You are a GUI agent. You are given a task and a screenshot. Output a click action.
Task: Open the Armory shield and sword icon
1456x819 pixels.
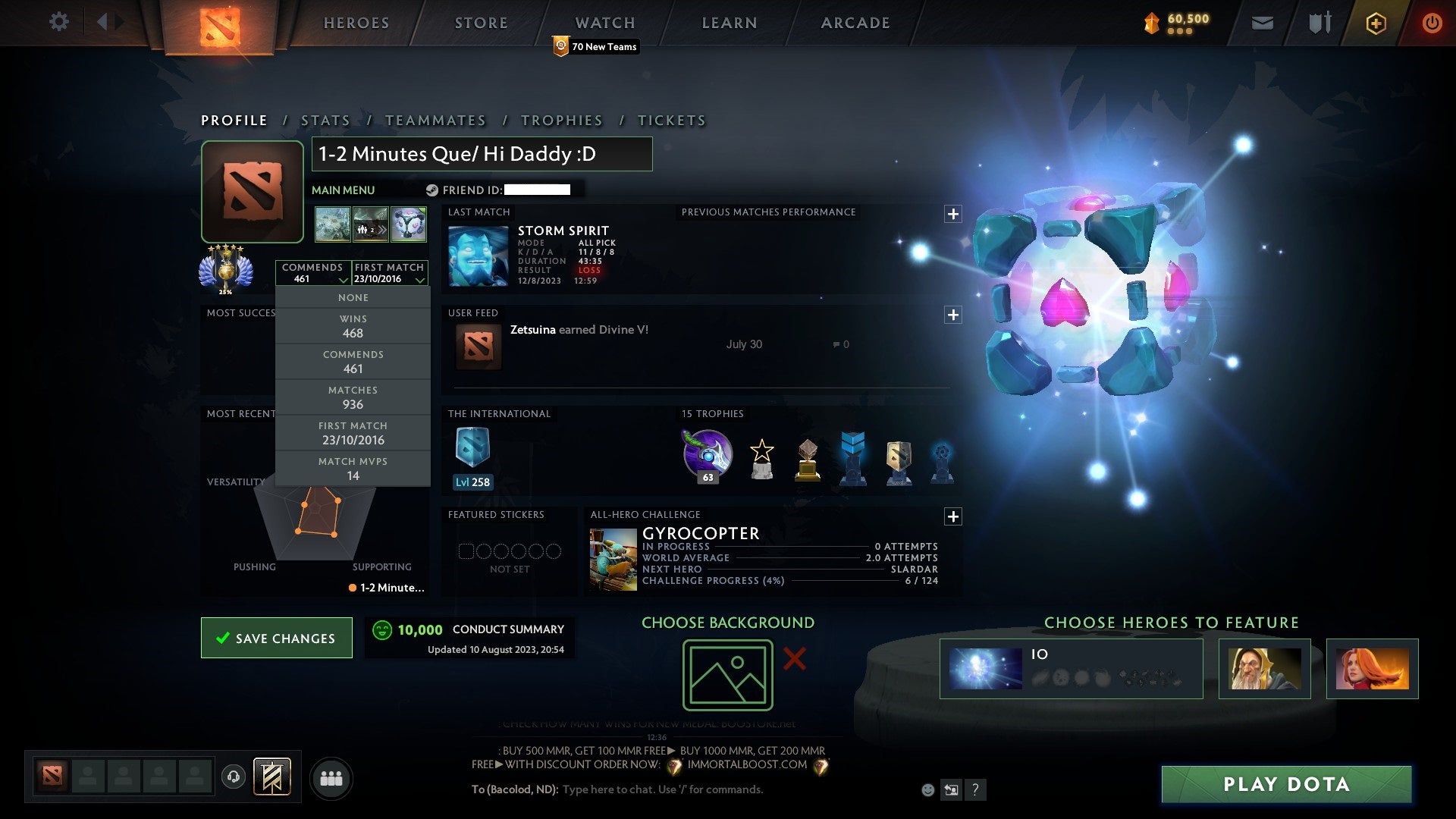coord(1319,23)
